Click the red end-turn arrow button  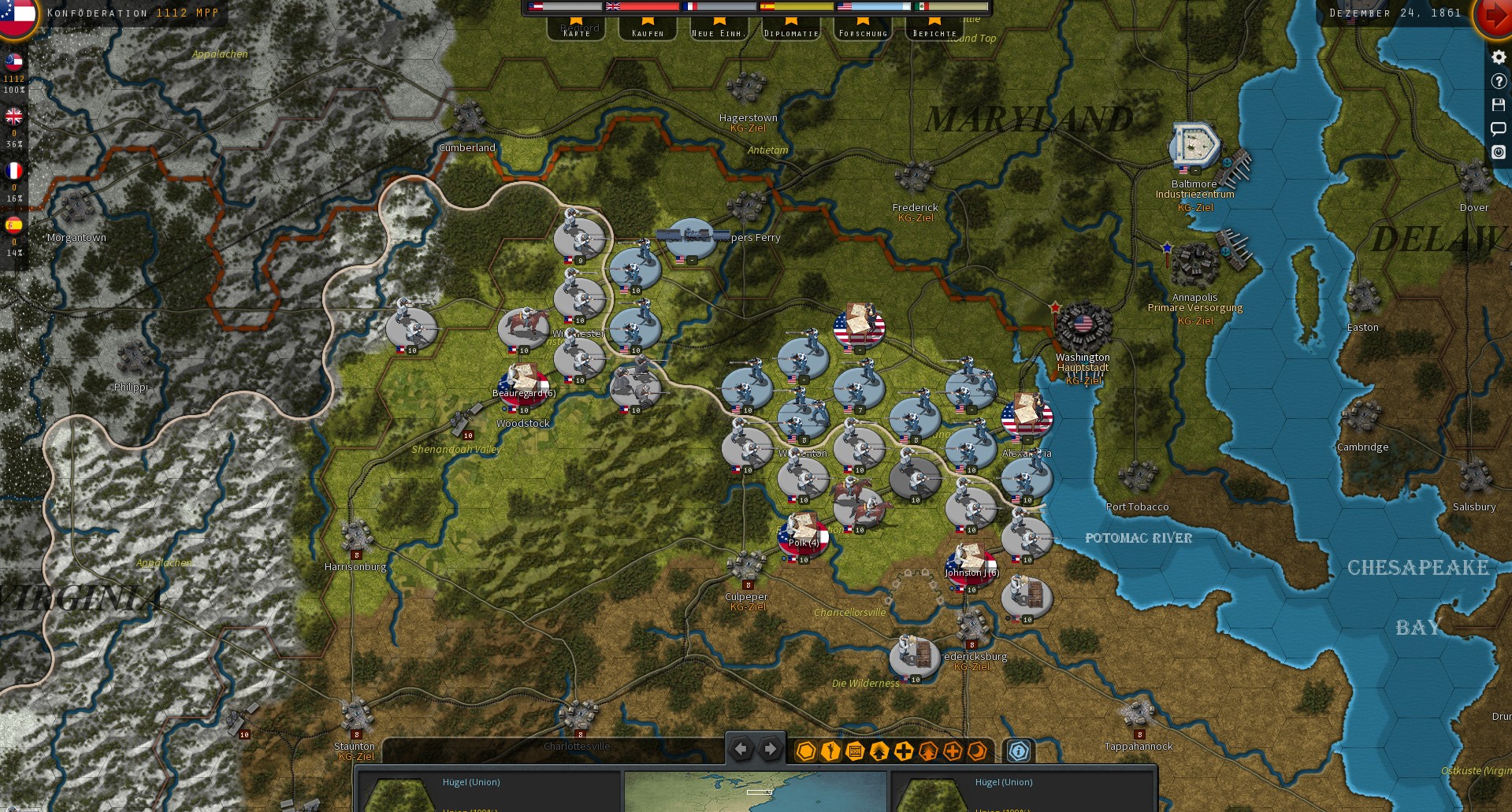(x=1495, y=13)
